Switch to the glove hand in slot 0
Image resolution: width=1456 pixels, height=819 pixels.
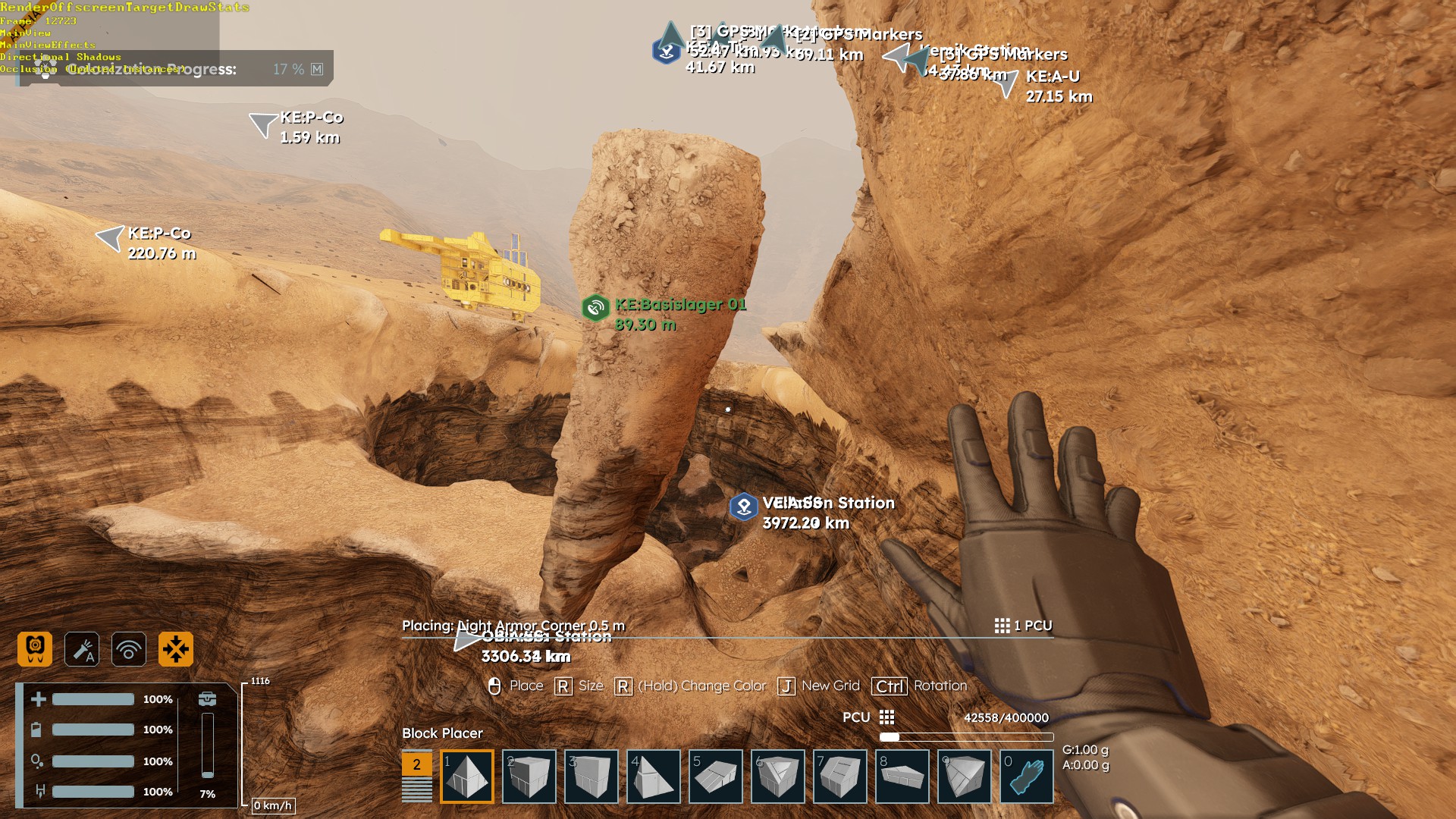click(1027, 777)
